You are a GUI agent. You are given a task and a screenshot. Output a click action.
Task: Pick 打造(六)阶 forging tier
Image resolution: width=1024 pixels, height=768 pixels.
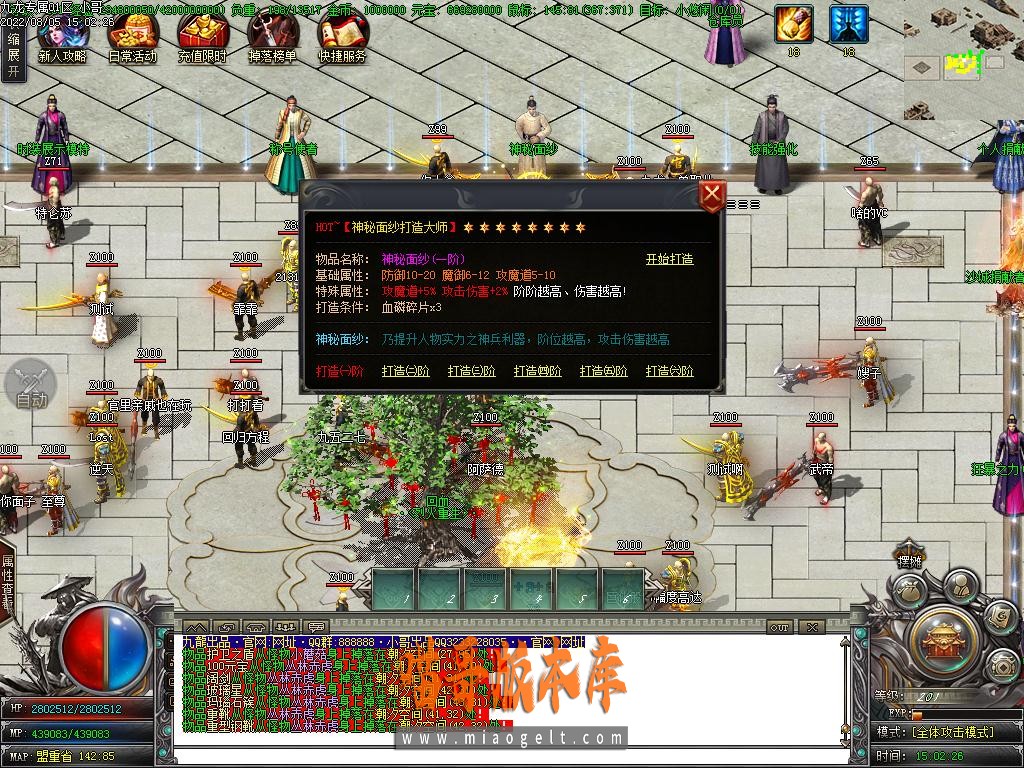[x=669, y=371]
